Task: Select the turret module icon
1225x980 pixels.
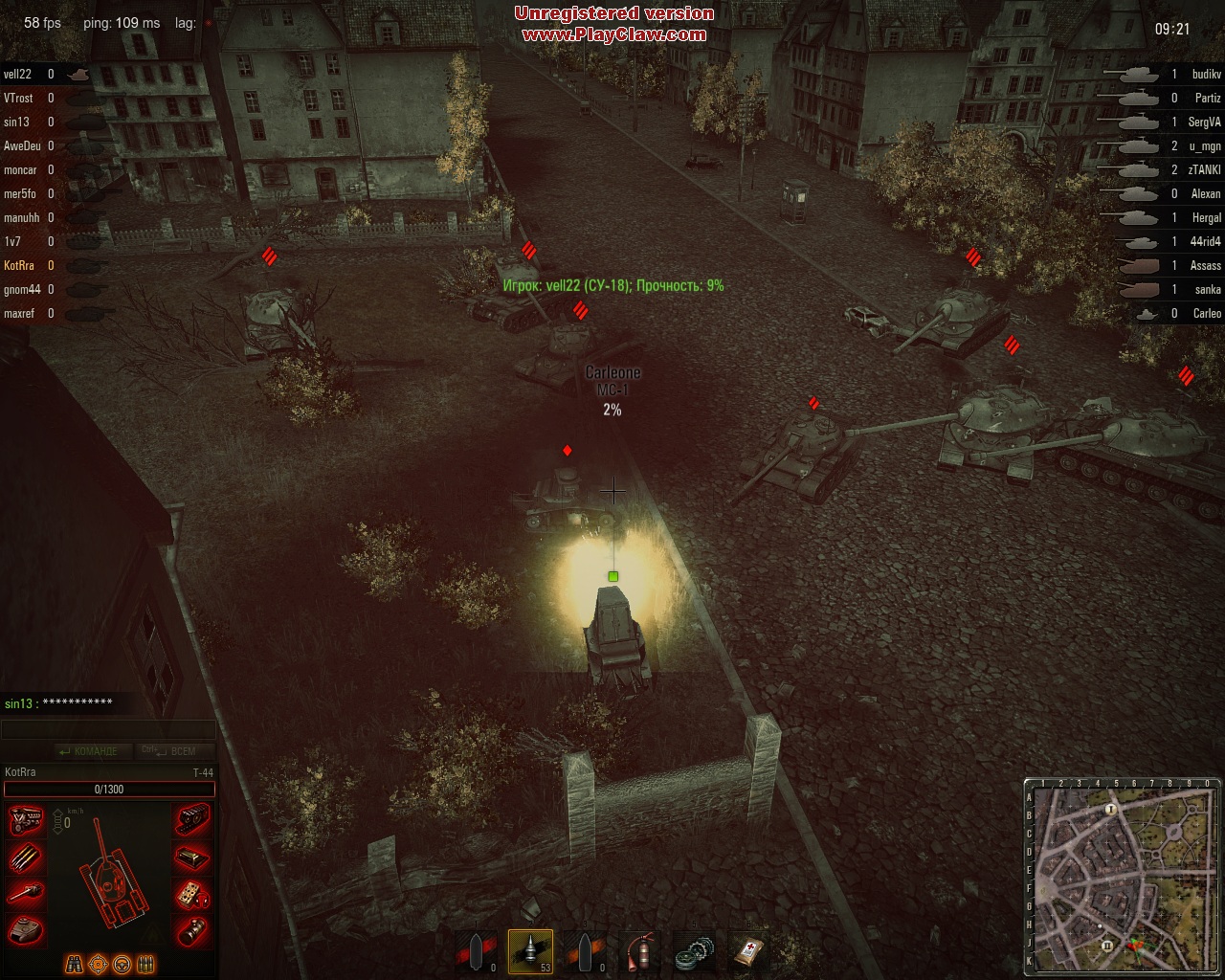Action: [26, 929]
